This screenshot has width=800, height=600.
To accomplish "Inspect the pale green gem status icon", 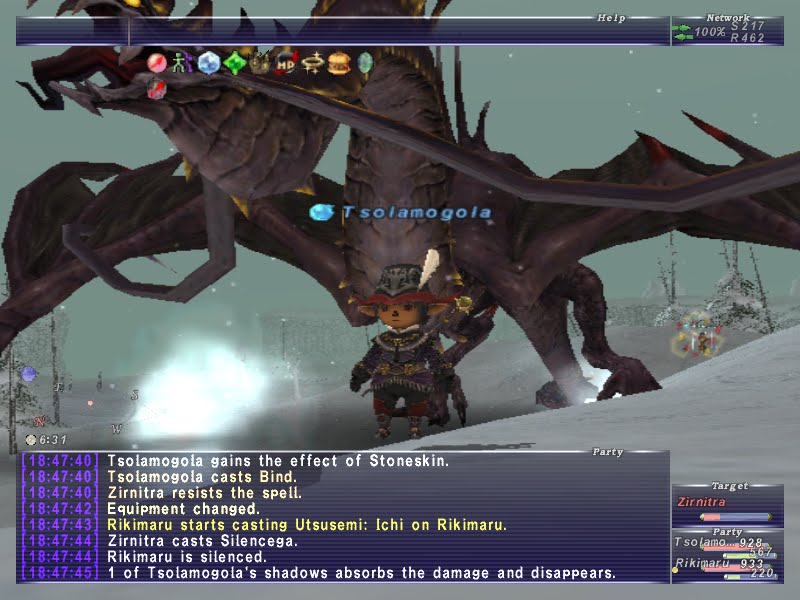I will 364,64.
